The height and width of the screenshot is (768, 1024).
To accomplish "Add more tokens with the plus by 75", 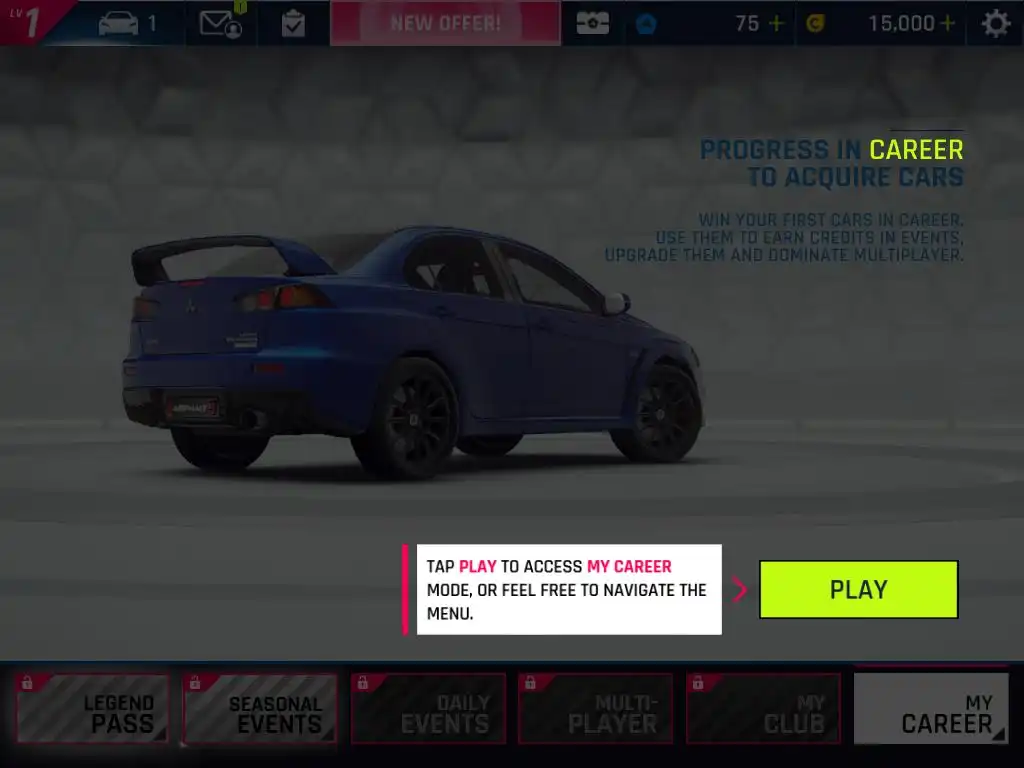I will (776, 23).
